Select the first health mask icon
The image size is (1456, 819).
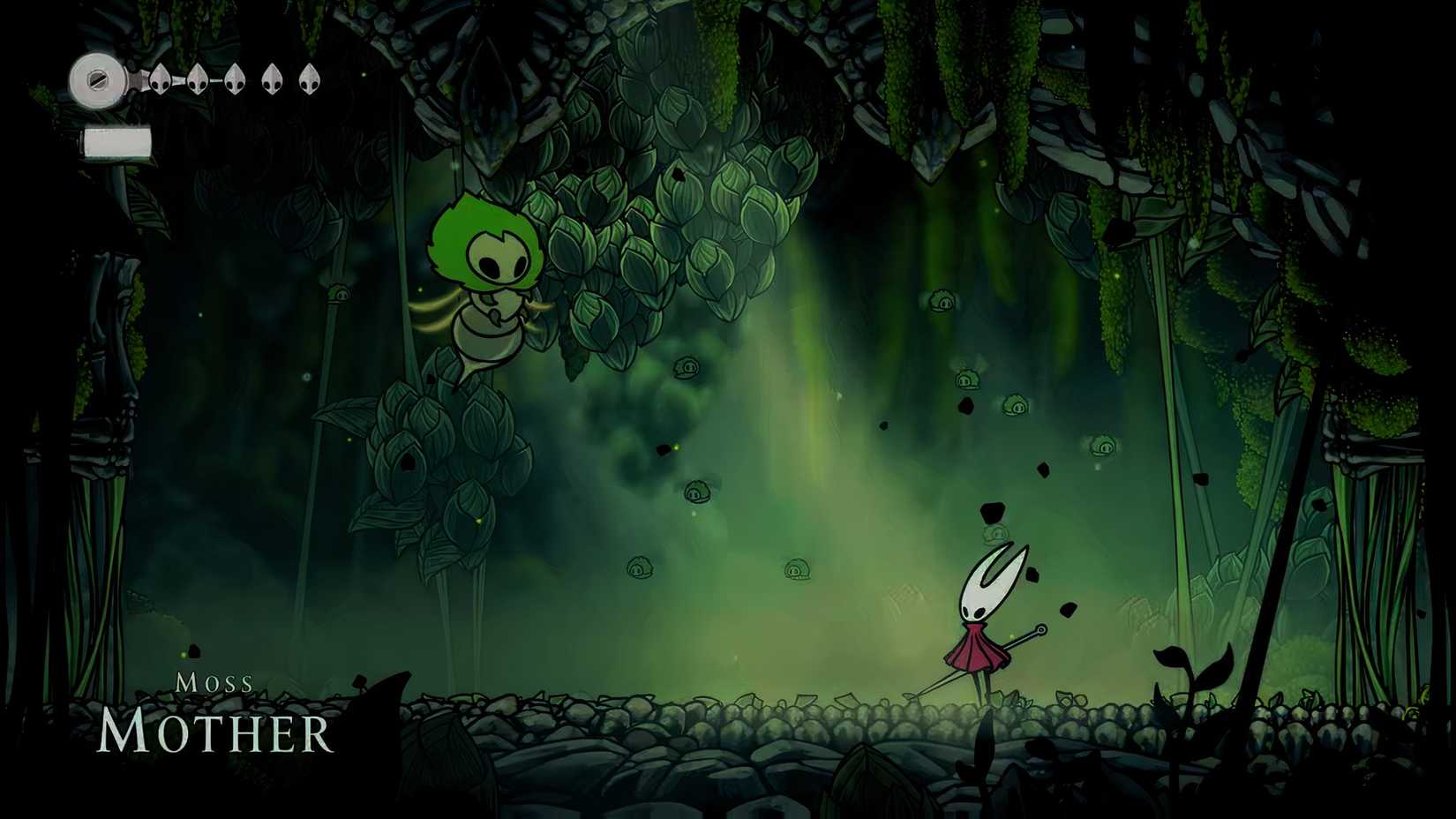160,81
